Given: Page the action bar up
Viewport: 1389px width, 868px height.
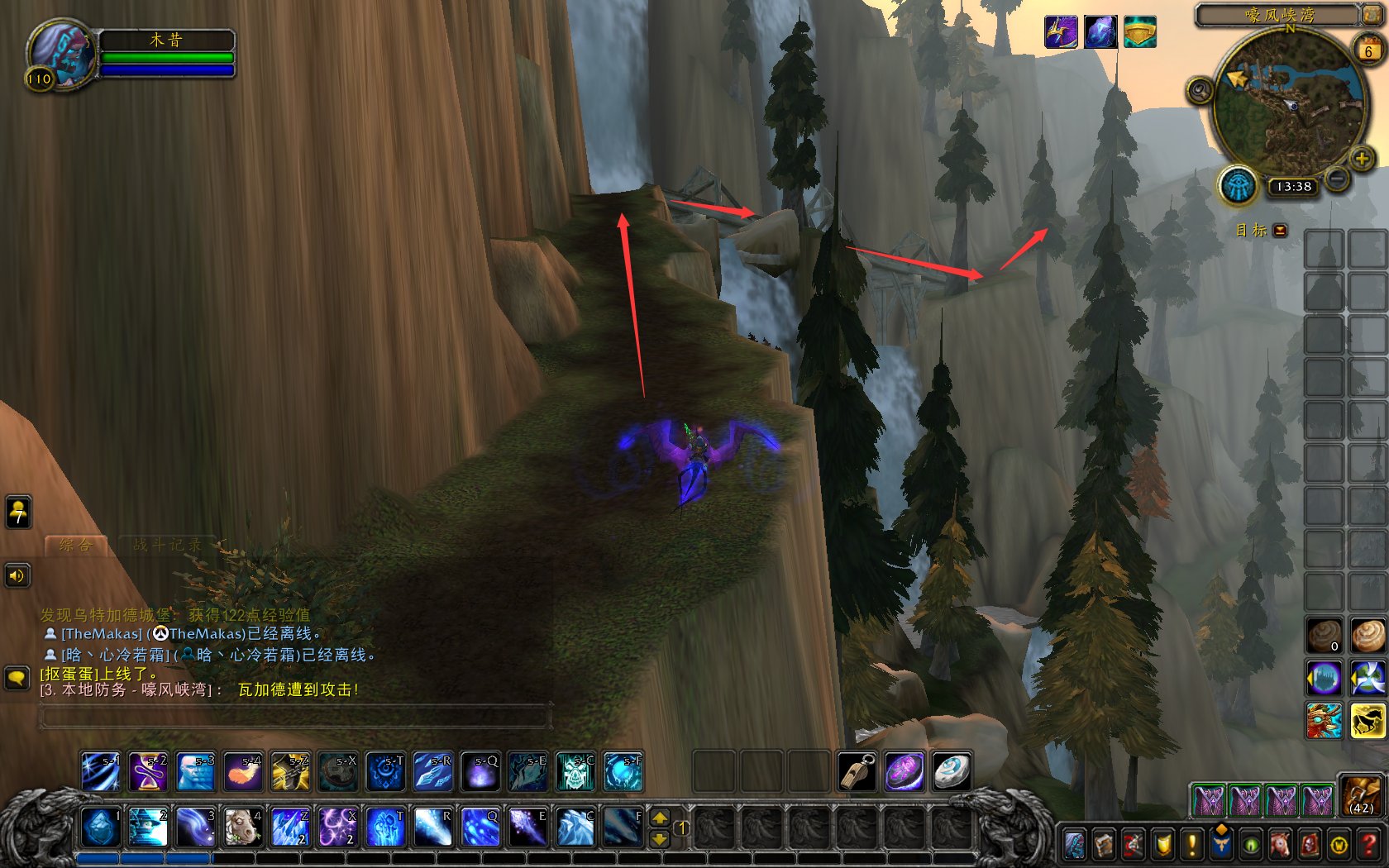Looking at the screenshot, I should click(x=660, y=818).
